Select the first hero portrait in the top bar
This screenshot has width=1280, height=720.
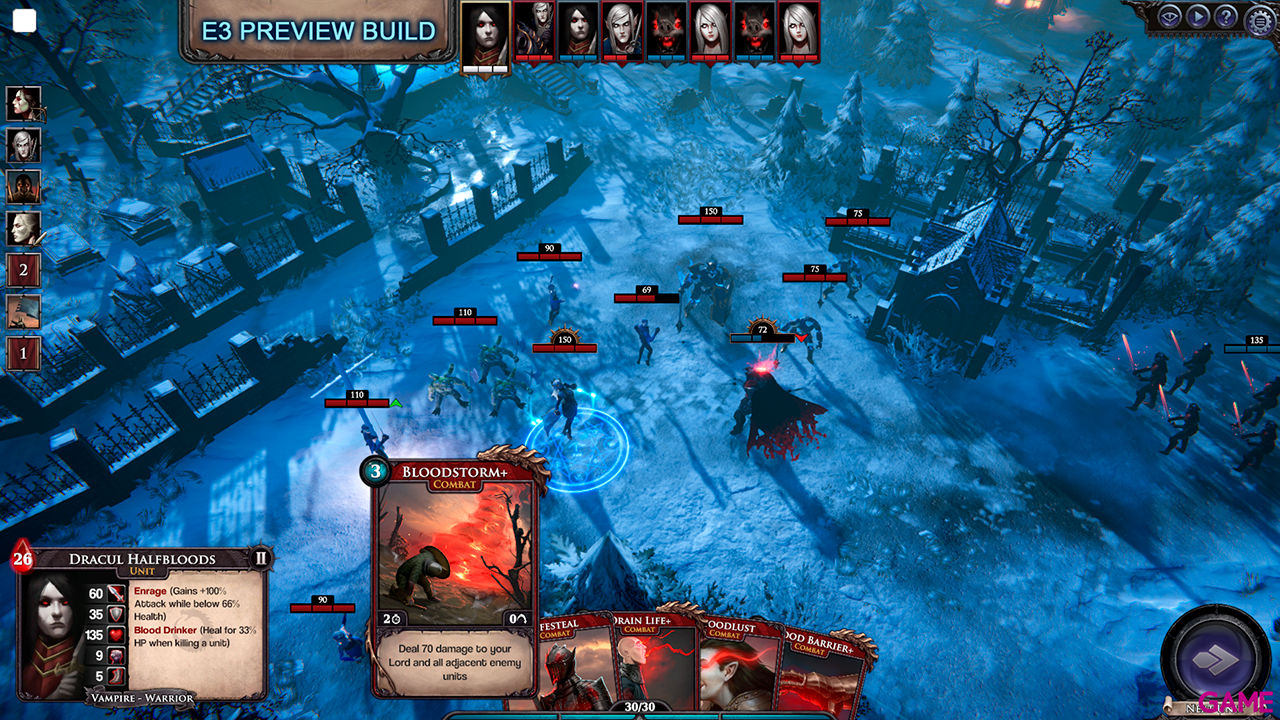tap(484, 30)
